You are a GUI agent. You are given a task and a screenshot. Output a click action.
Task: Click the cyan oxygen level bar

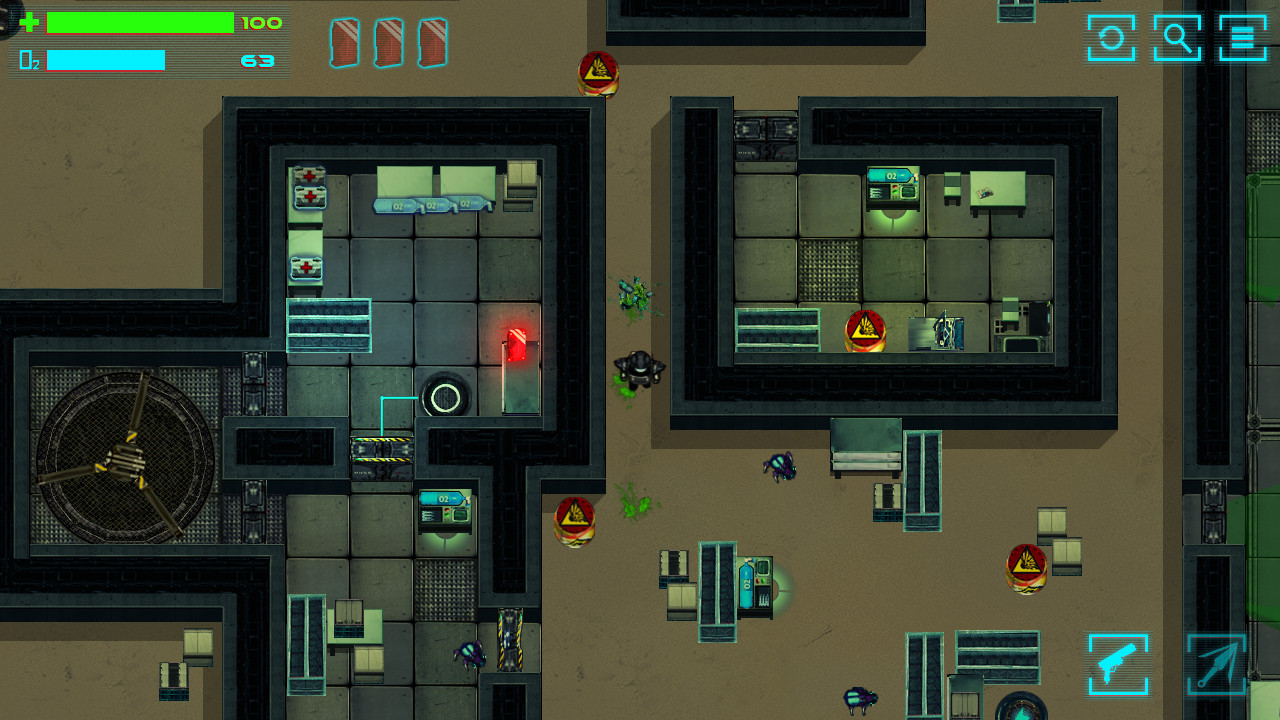(106, 60)
